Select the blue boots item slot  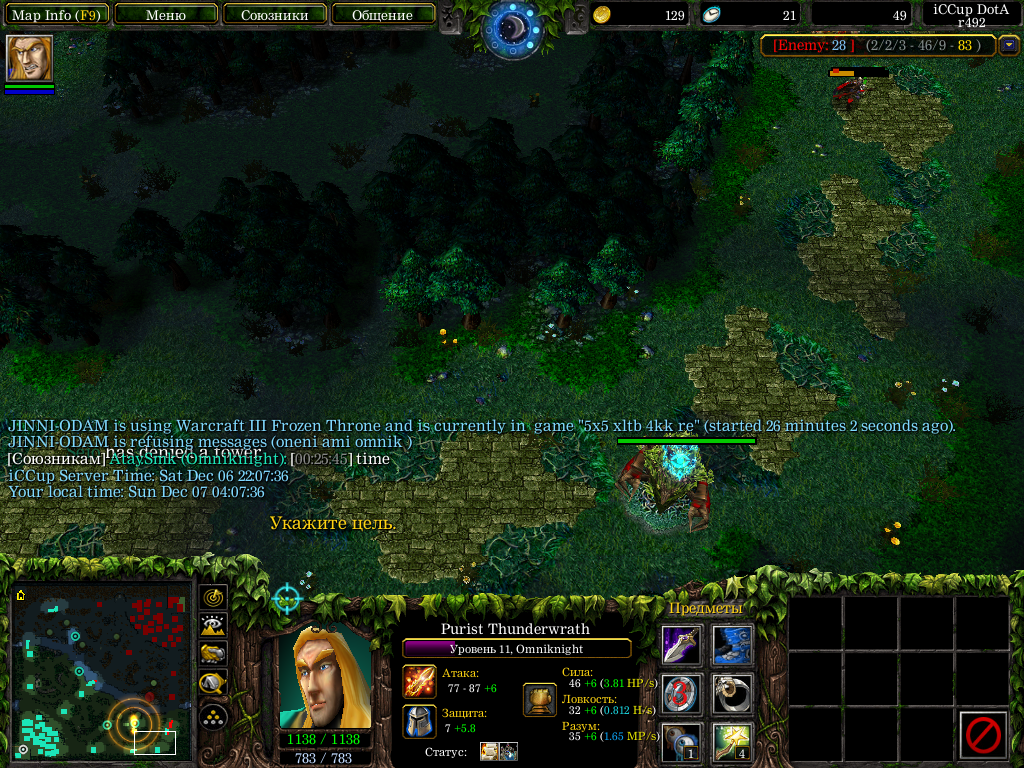pos(733,645)
